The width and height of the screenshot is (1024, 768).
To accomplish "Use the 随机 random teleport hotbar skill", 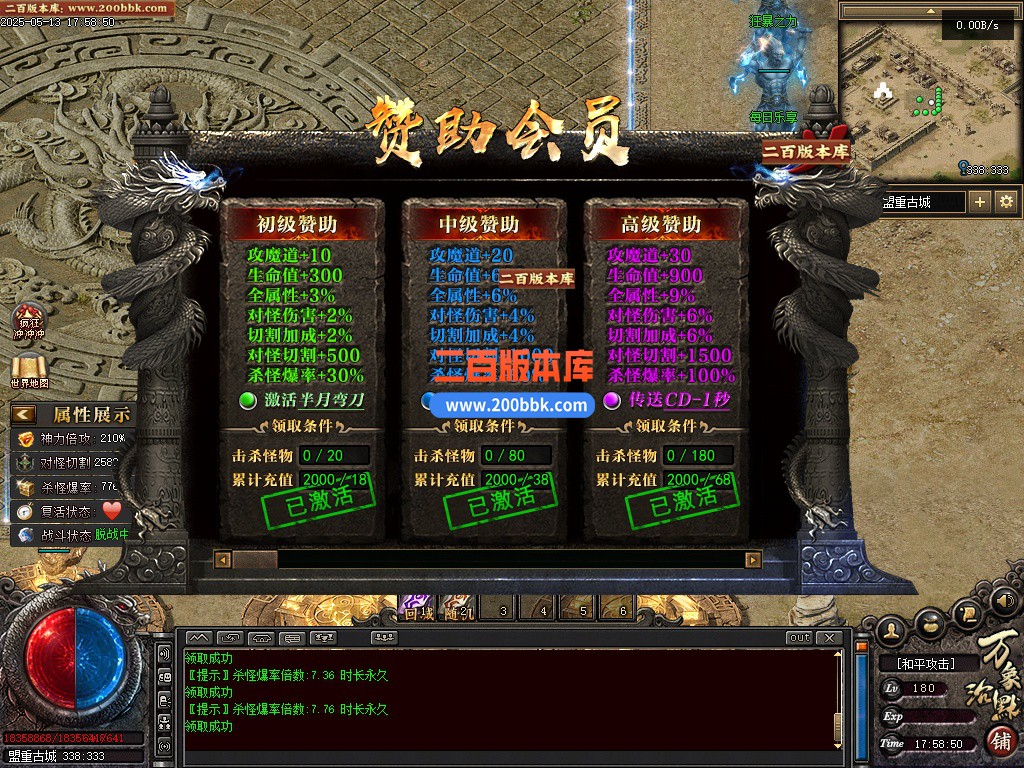I will (x=459, y=607).
